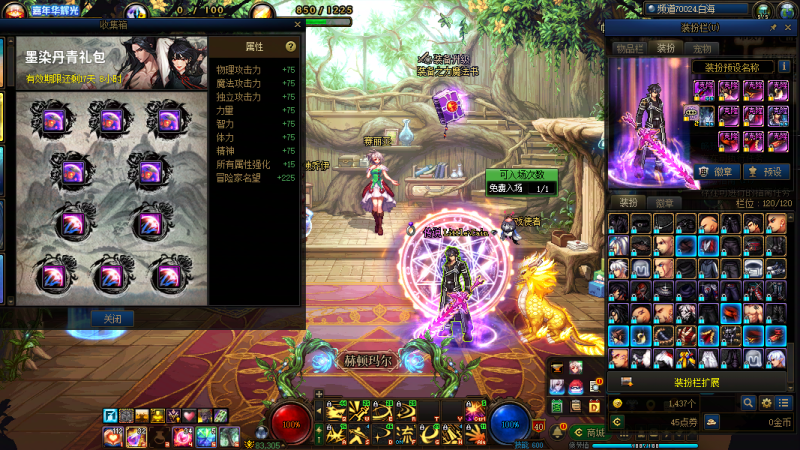The width and height of the screenshot is (800, 450).
Task: Pin the 装扮栏 inventory window
Action: 773,28
